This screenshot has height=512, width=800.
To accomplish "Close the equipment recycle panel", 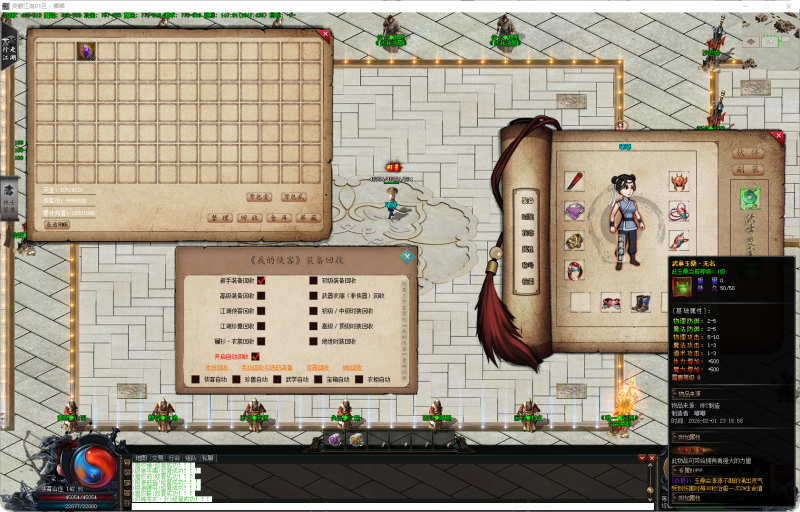I will [x=407, y=256].
